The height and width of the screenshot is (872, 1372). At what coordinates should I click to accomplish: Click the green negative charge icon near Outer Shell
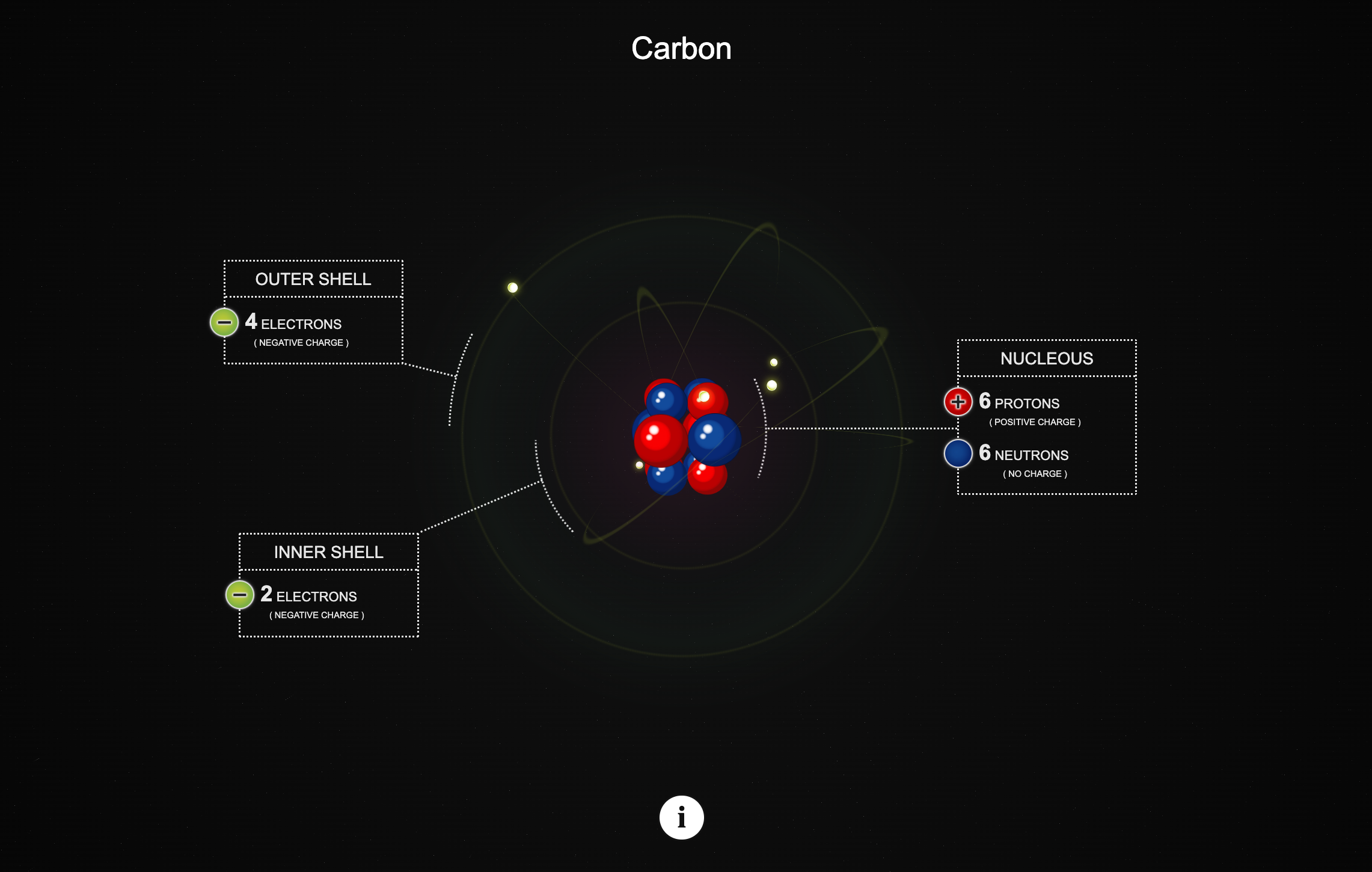point(224,323)
